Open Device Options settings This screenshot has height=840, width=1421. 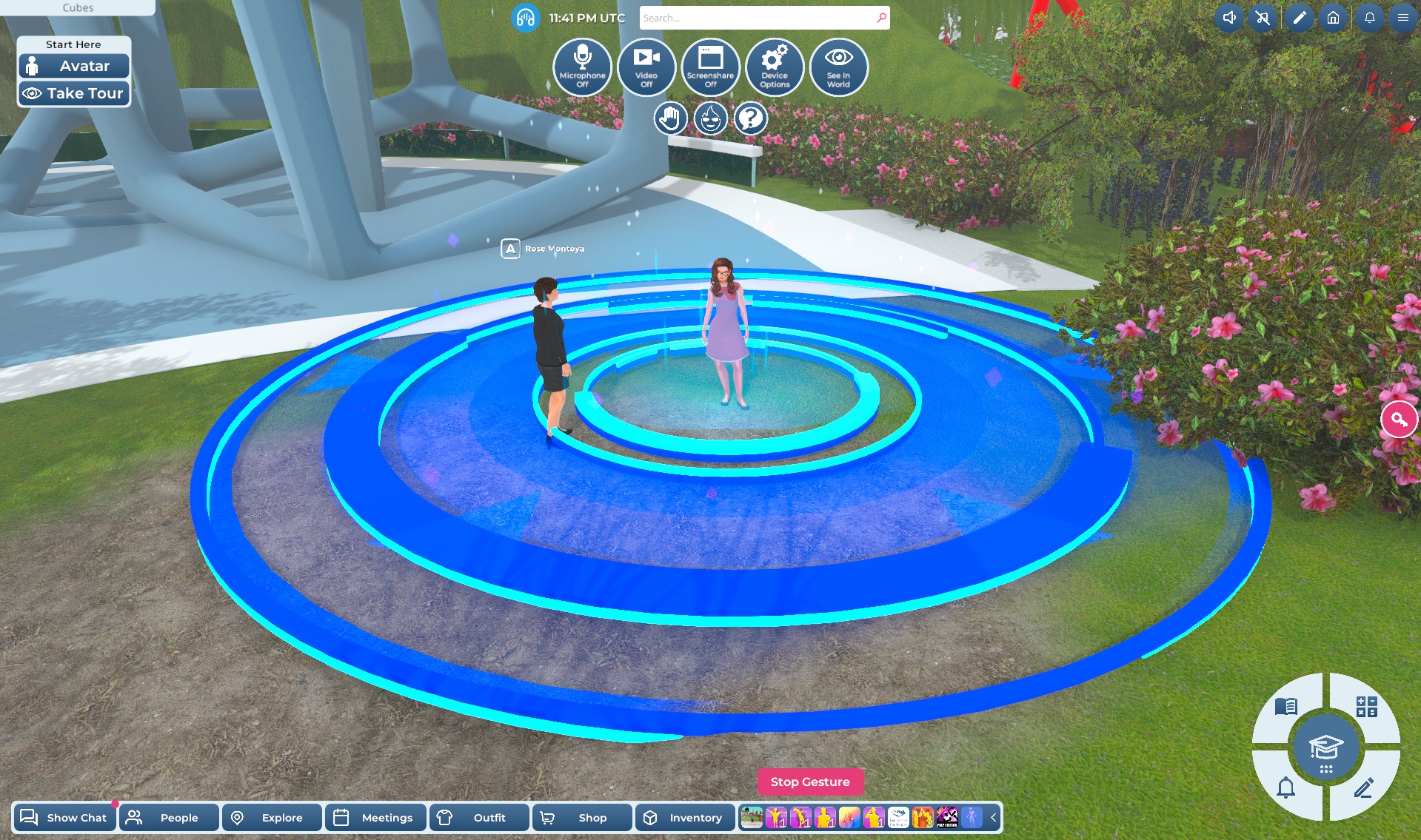click(775, 67)
